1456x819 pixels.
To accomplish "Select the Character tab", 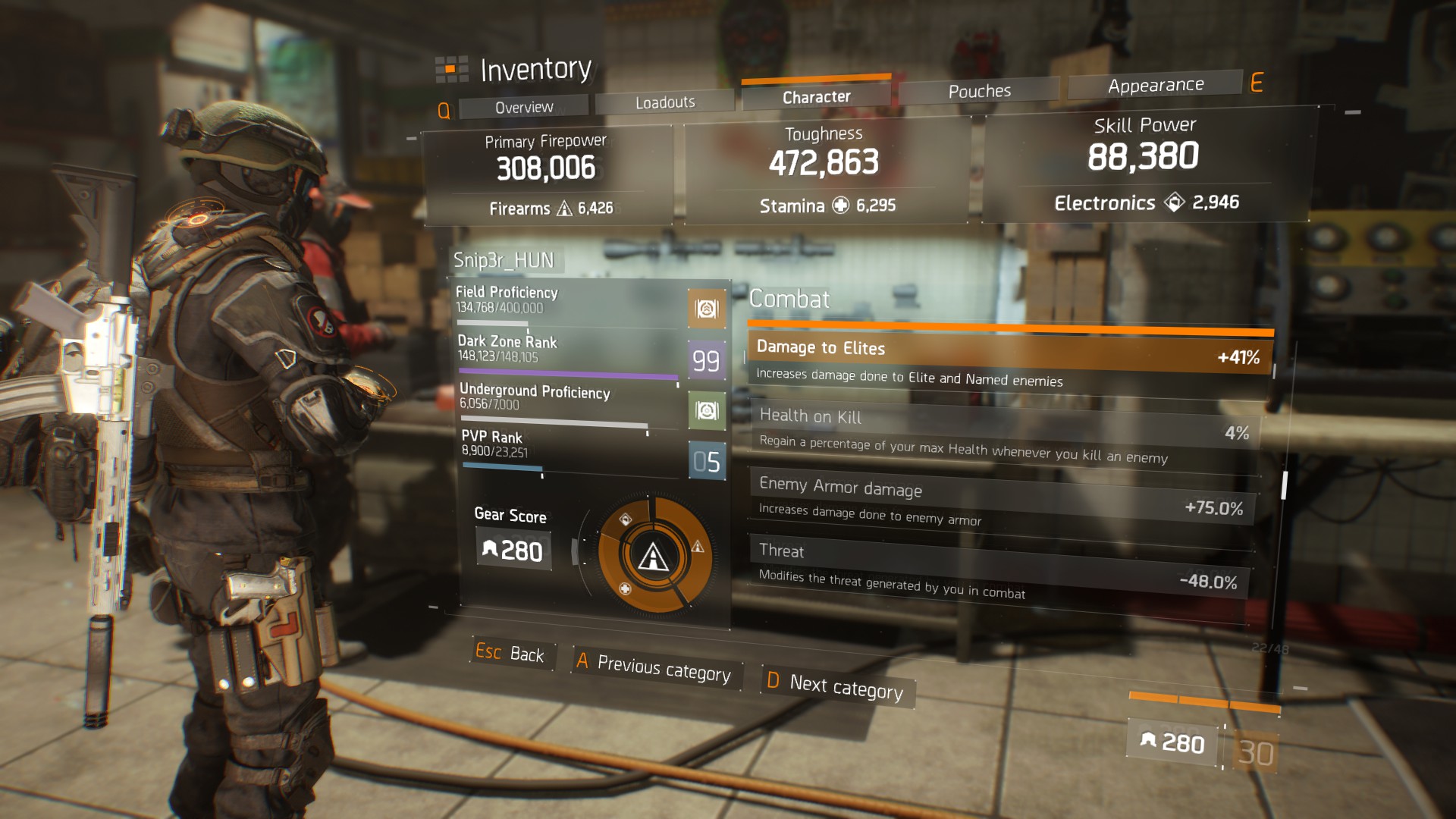I will (816, 97).
